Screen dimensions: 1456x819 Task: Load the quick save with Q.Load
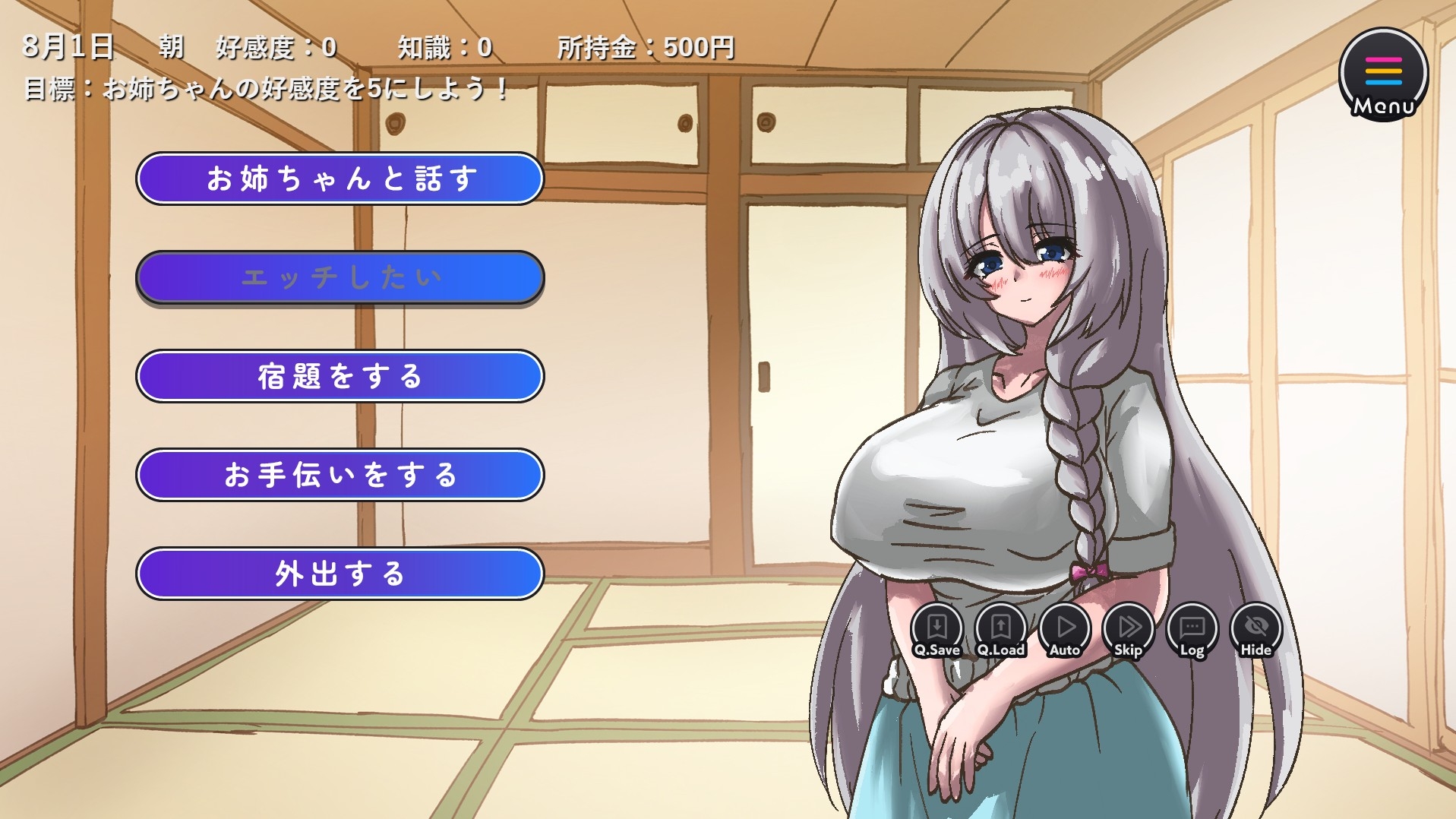pos(1000,630)
